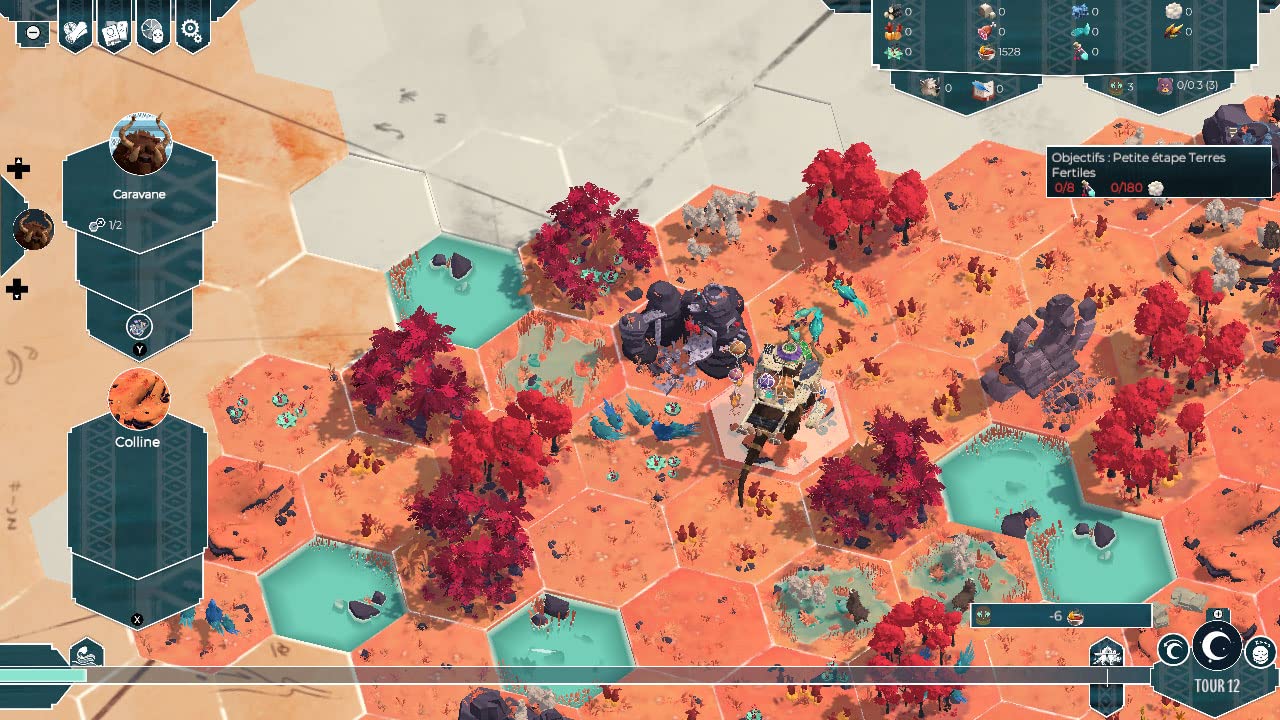Select the Caravane panel
The width and height of the screenshot is (1280, 720).
[x=139, y=195]
